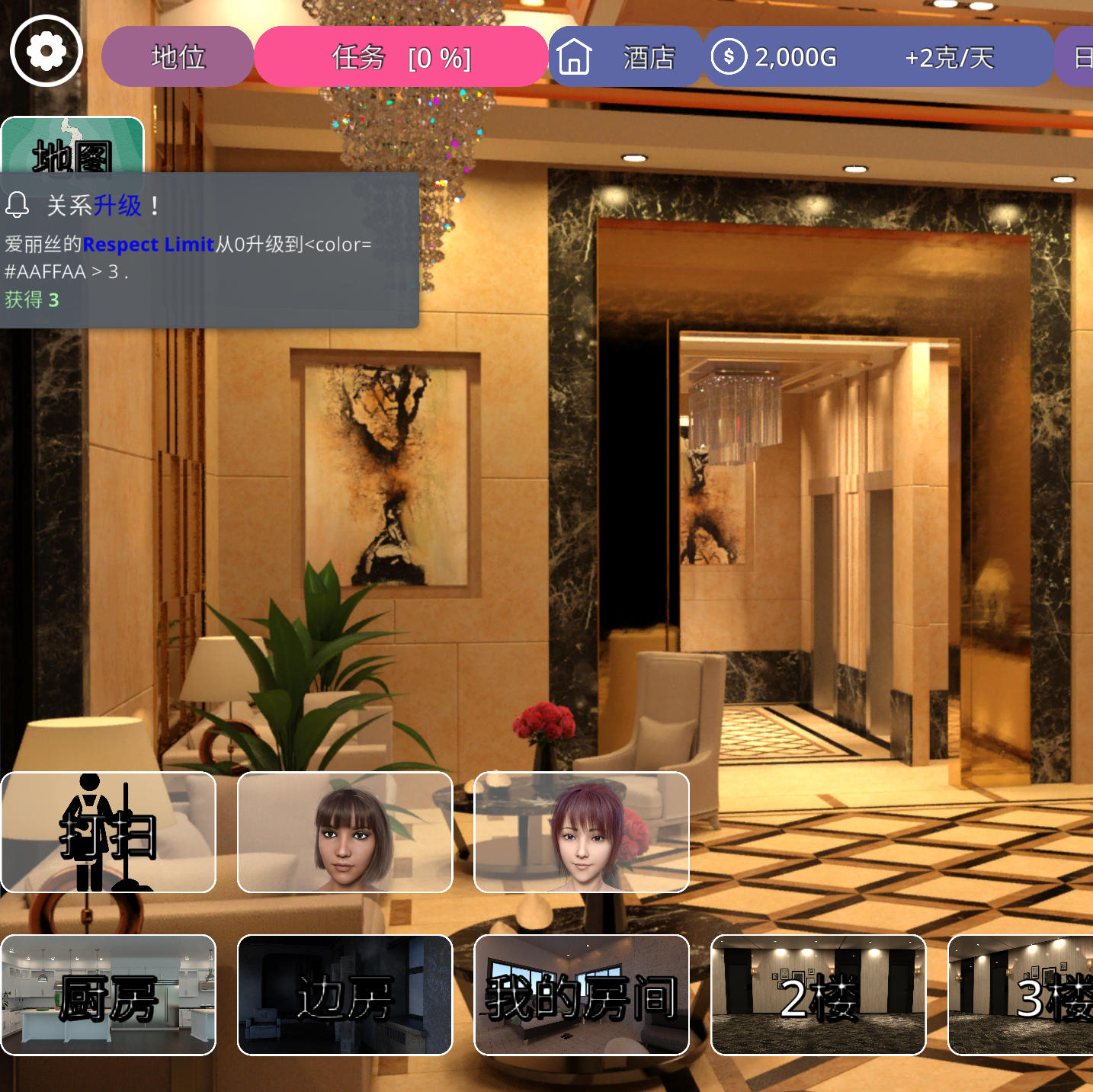Open the settings gear menu

point(46,50)
